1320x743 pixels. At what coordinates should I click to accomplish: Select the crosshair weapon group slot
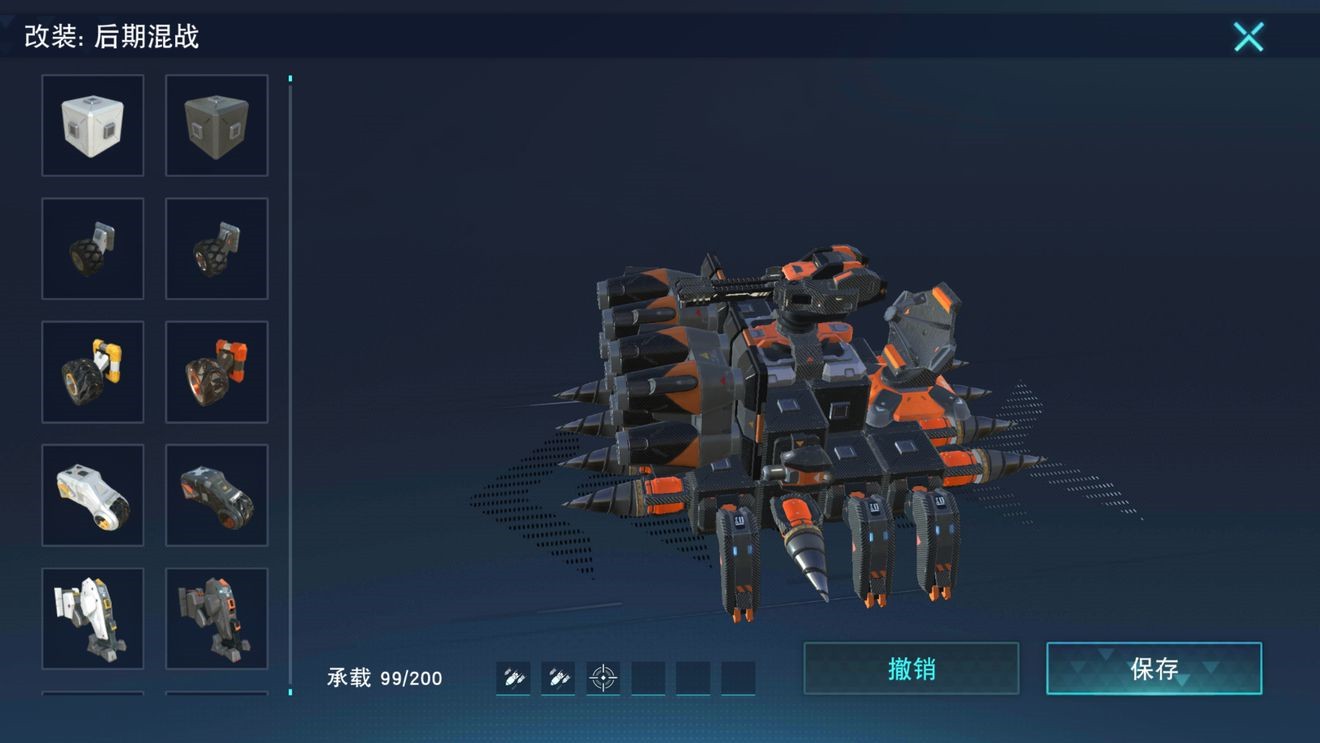[603, 678]
